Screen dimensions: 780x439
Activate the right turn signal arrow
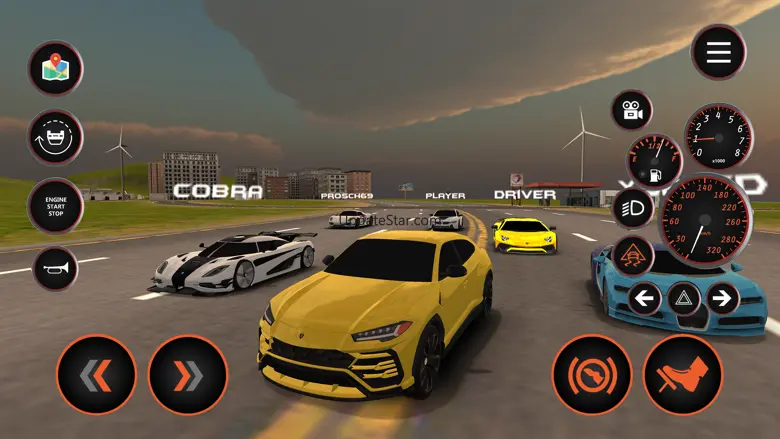point(721,297)
